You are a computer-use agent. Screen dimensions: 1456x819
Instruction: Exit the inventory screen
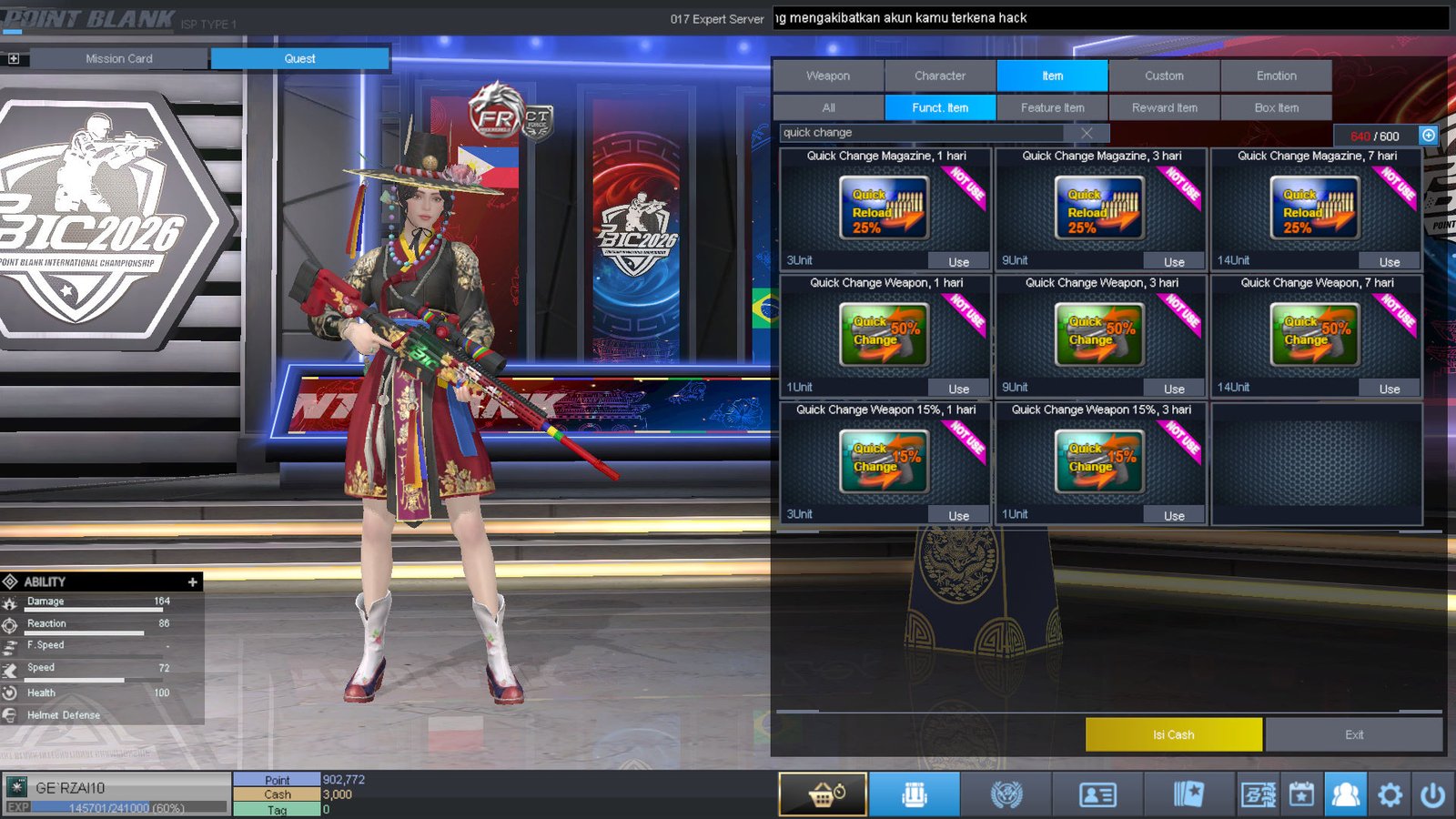pyautogui.click(x=1353, y=734)
